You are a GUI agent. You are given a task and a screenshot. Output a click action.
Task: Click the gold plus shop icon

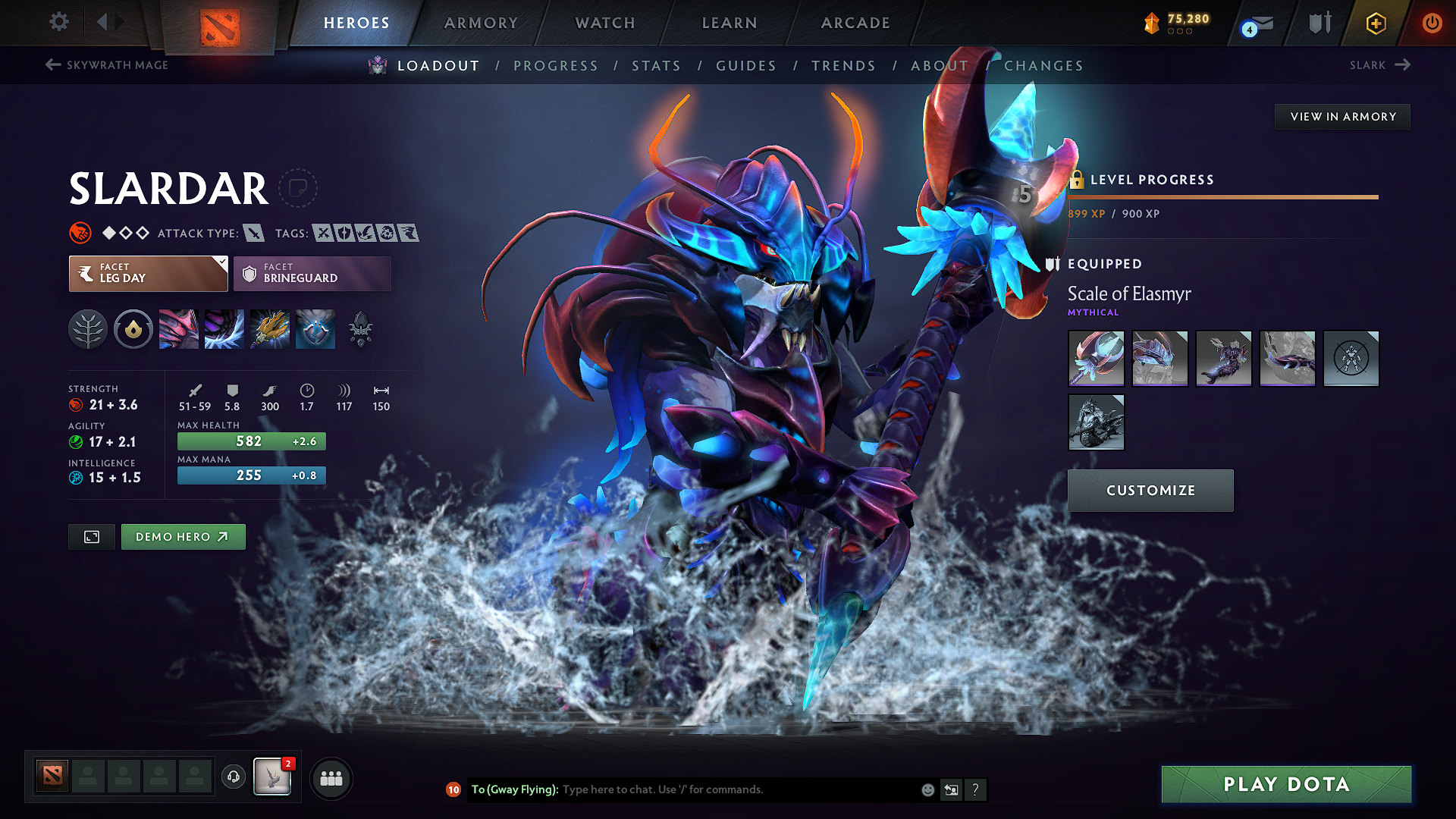tap(1375, 23)
